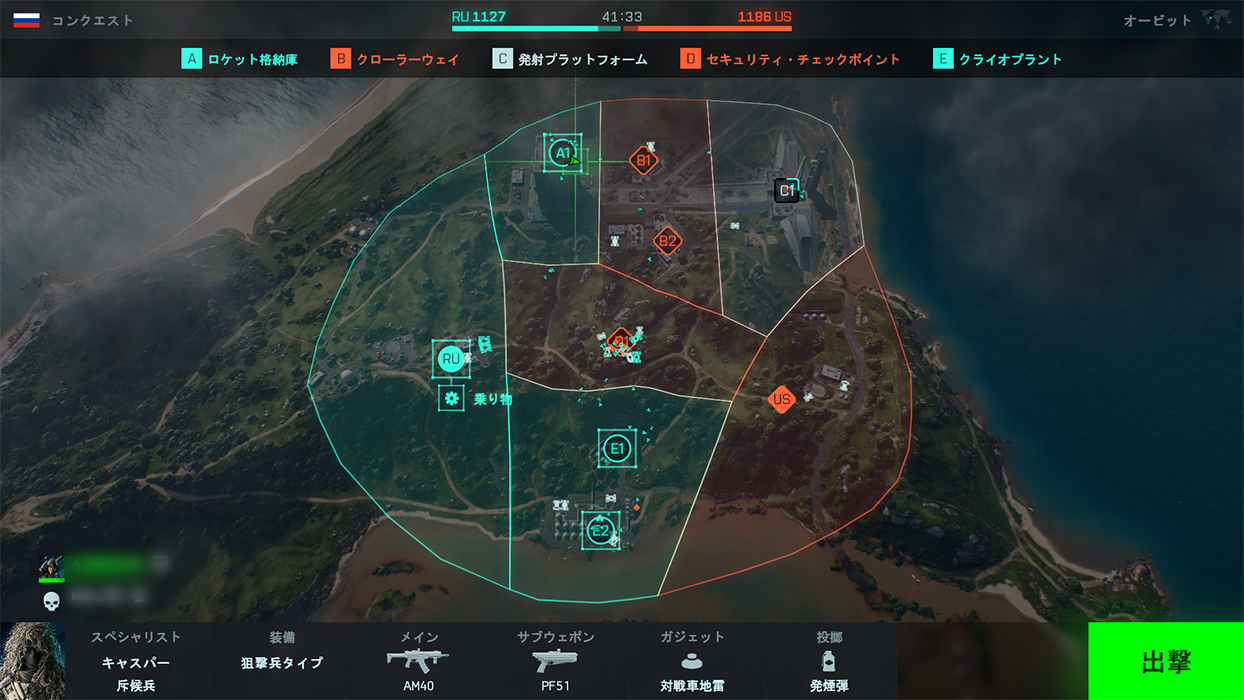This screenshot has height=700, width=1244.
Task: Change the 装備 狙撃兵タイプ loadout
Action: [282, 662]
